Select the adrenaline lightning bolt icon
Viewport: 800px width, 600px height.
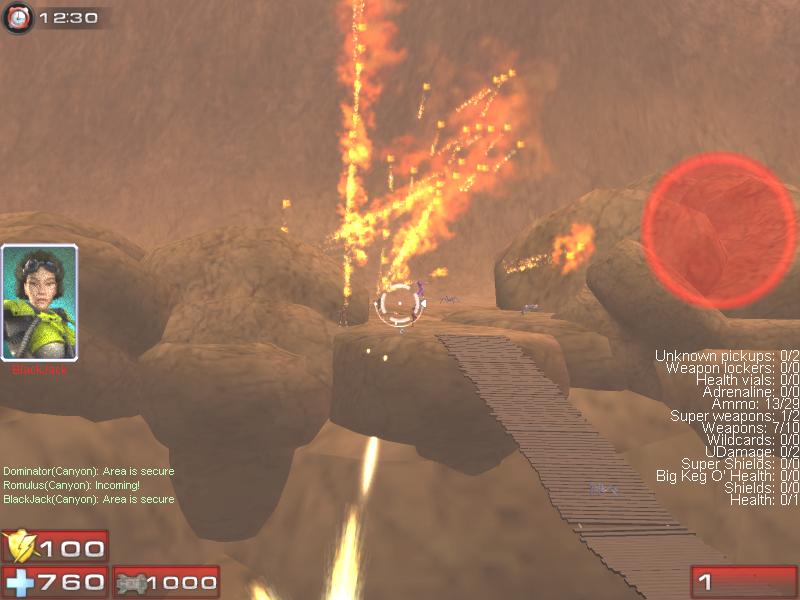coord(20,547)
